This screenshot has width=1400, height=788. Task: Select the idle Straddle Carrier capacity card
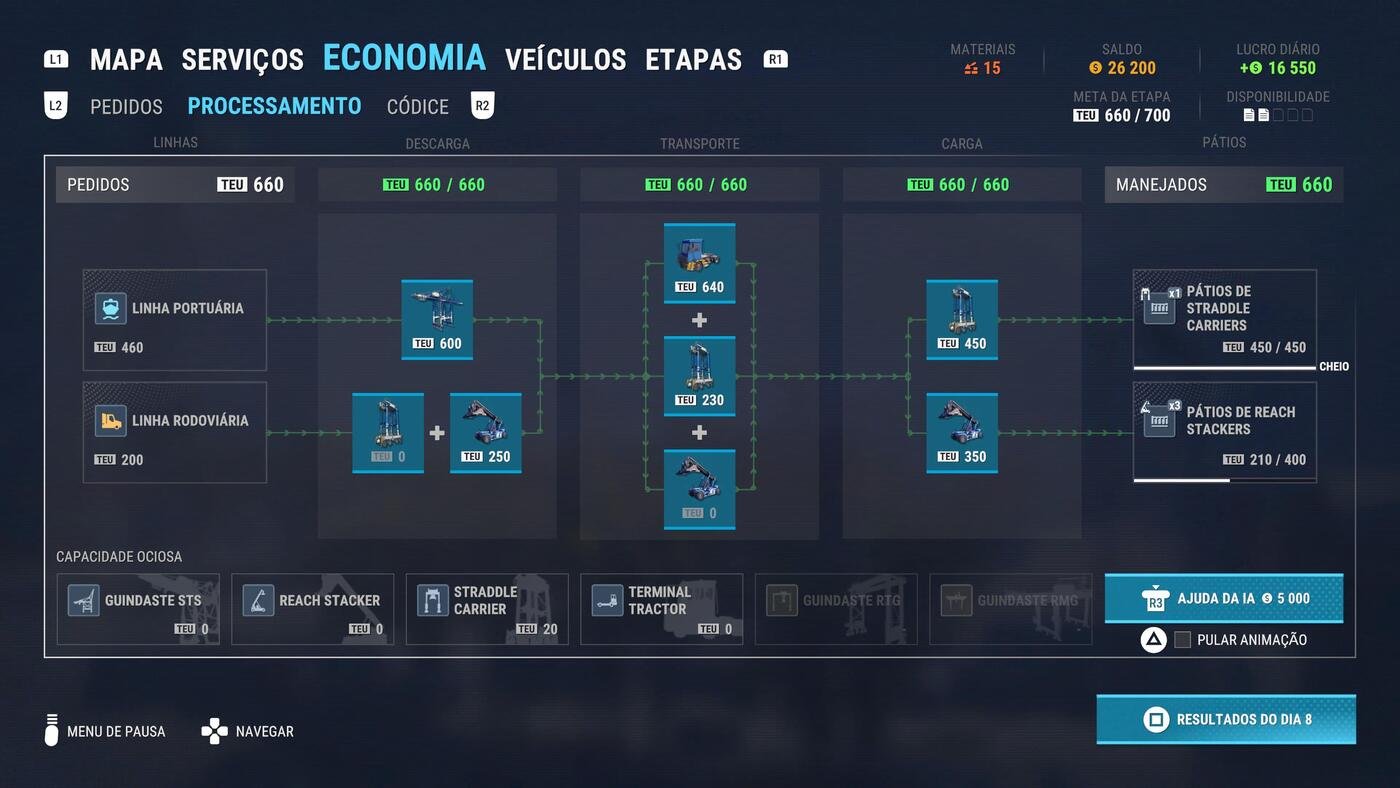click(487, 608)
